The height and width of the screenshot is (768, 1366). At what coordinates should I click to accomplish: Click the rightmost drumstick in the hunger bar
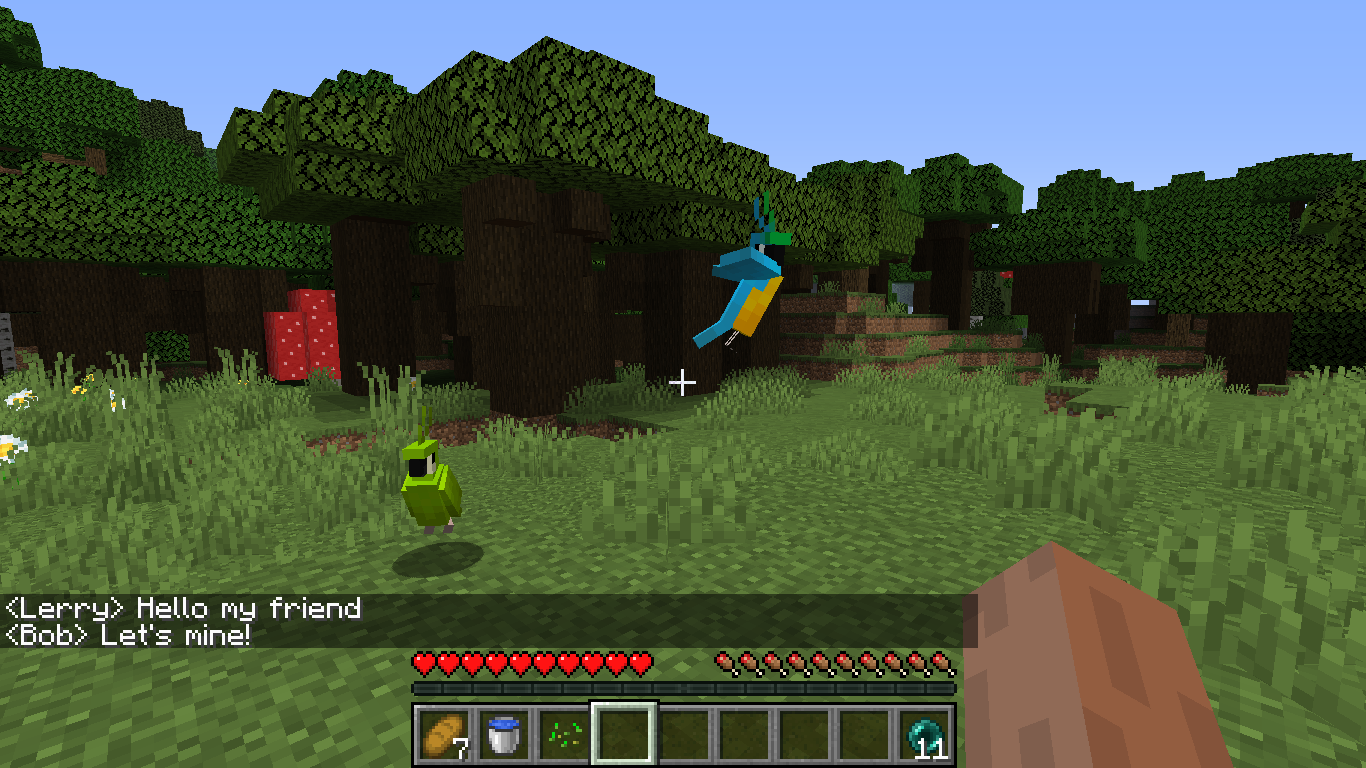pyautogui.click(x=942, y=662)
